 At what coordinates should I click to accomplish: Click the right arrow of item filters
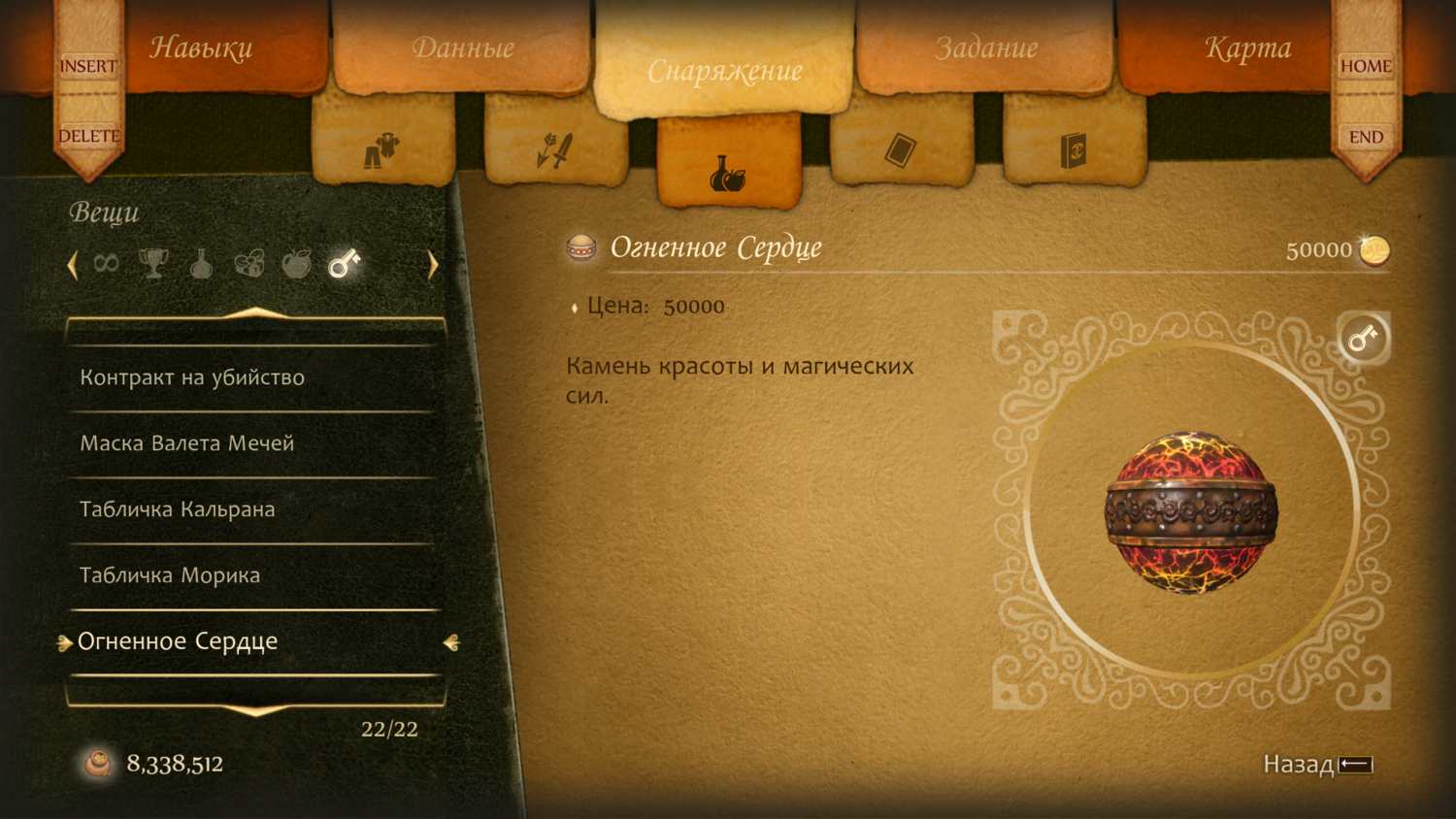tap(433, 265)
